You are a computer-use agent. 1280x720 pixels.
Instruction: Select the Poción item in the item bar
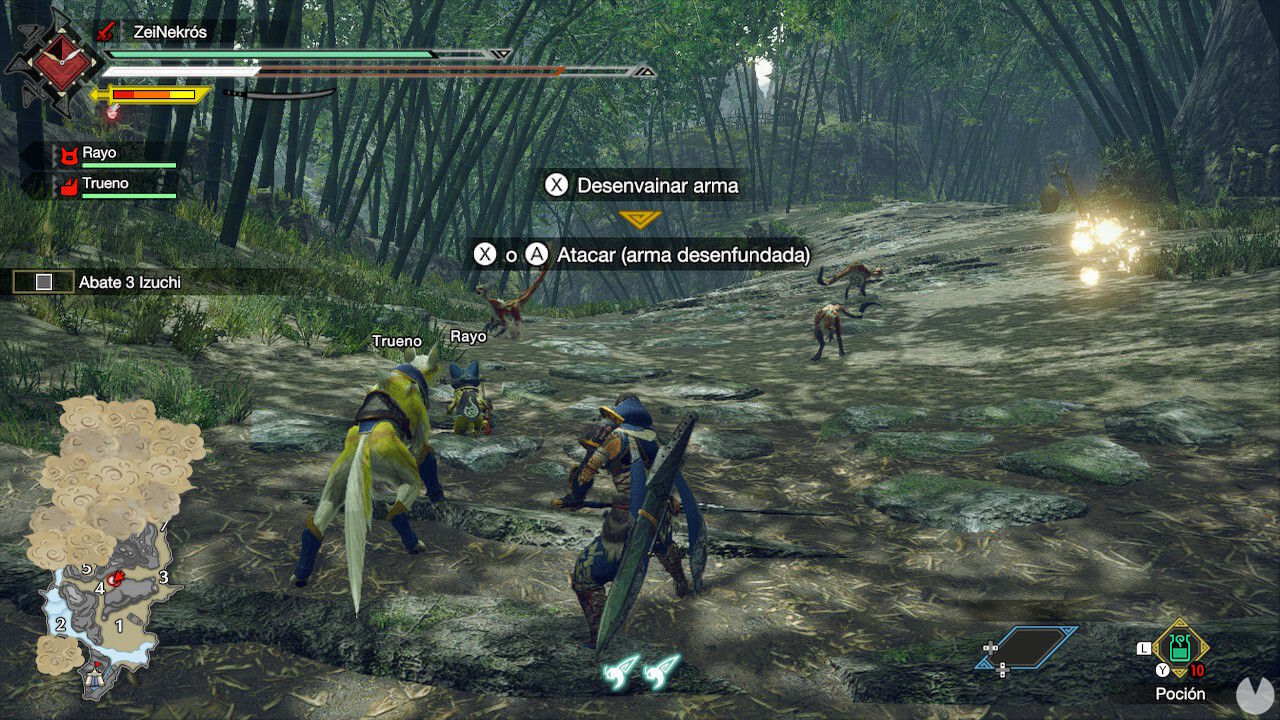click(1180, 651)
